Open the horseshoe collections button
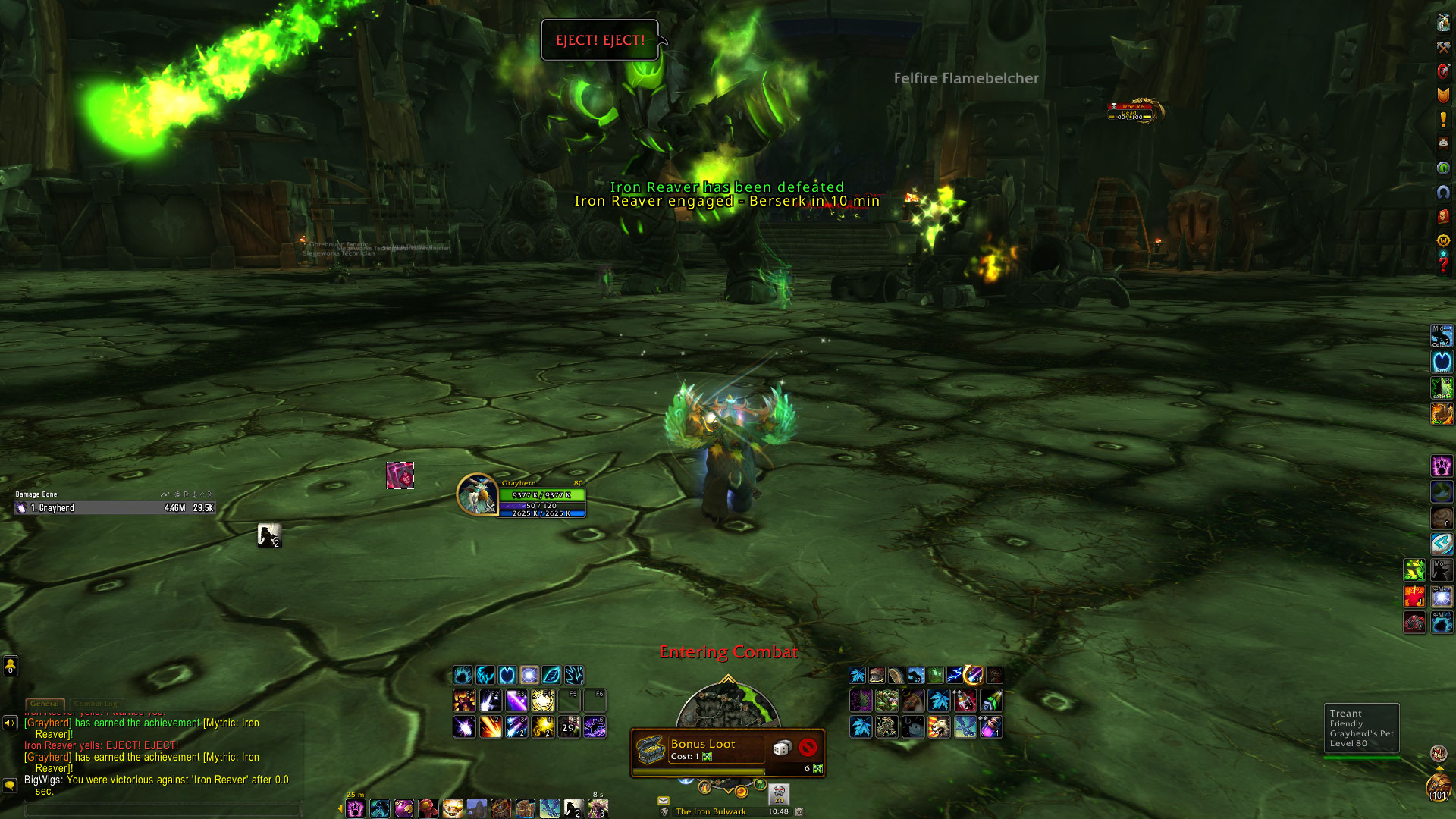Screen dimensions: 1456x819 [x=1443, y=193]
